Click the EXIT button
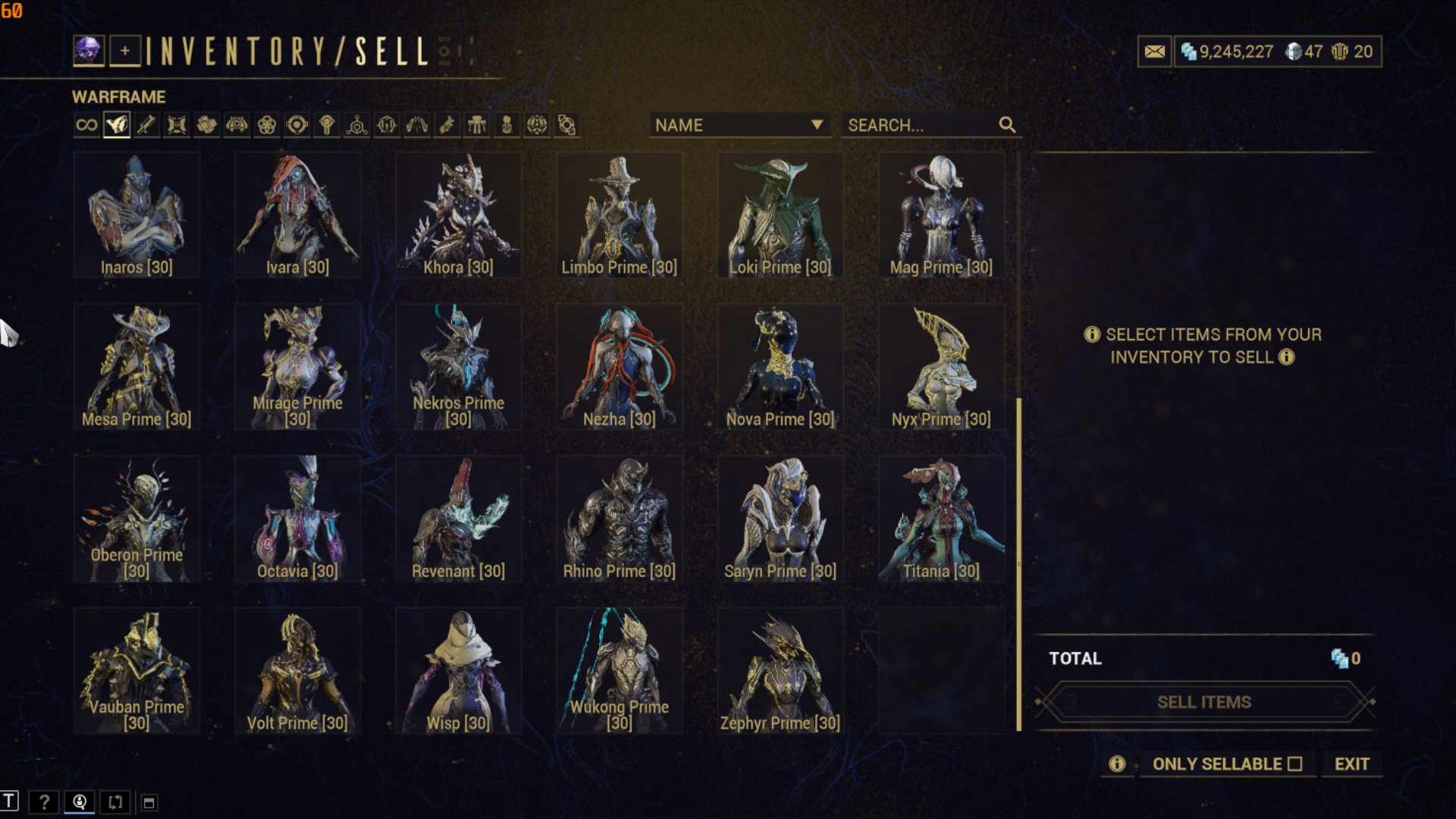 [x=1351, y=764]
